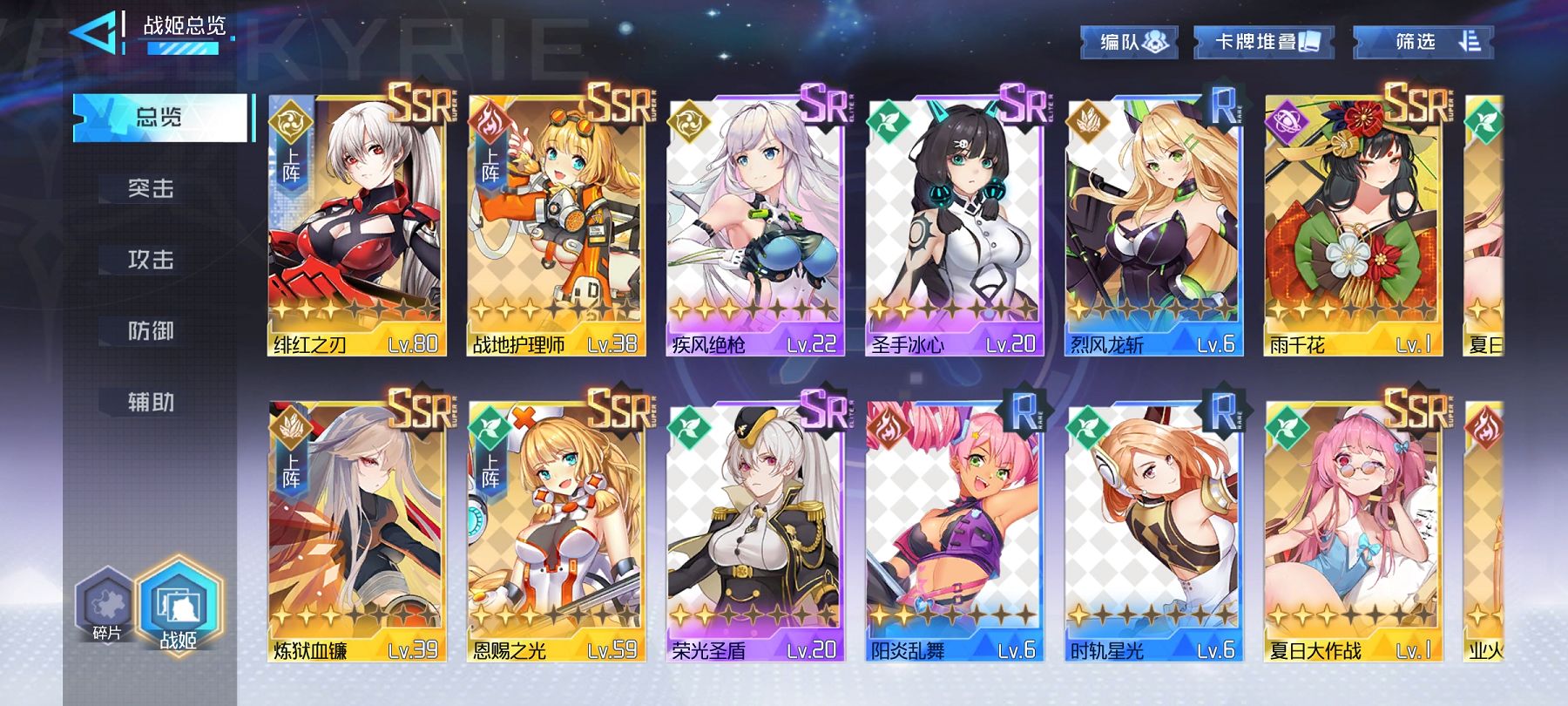This screenshot has height=706, width=1568.
Task: Select the 绯红之刃 Lv.80 card
Action: coord(356,227)
